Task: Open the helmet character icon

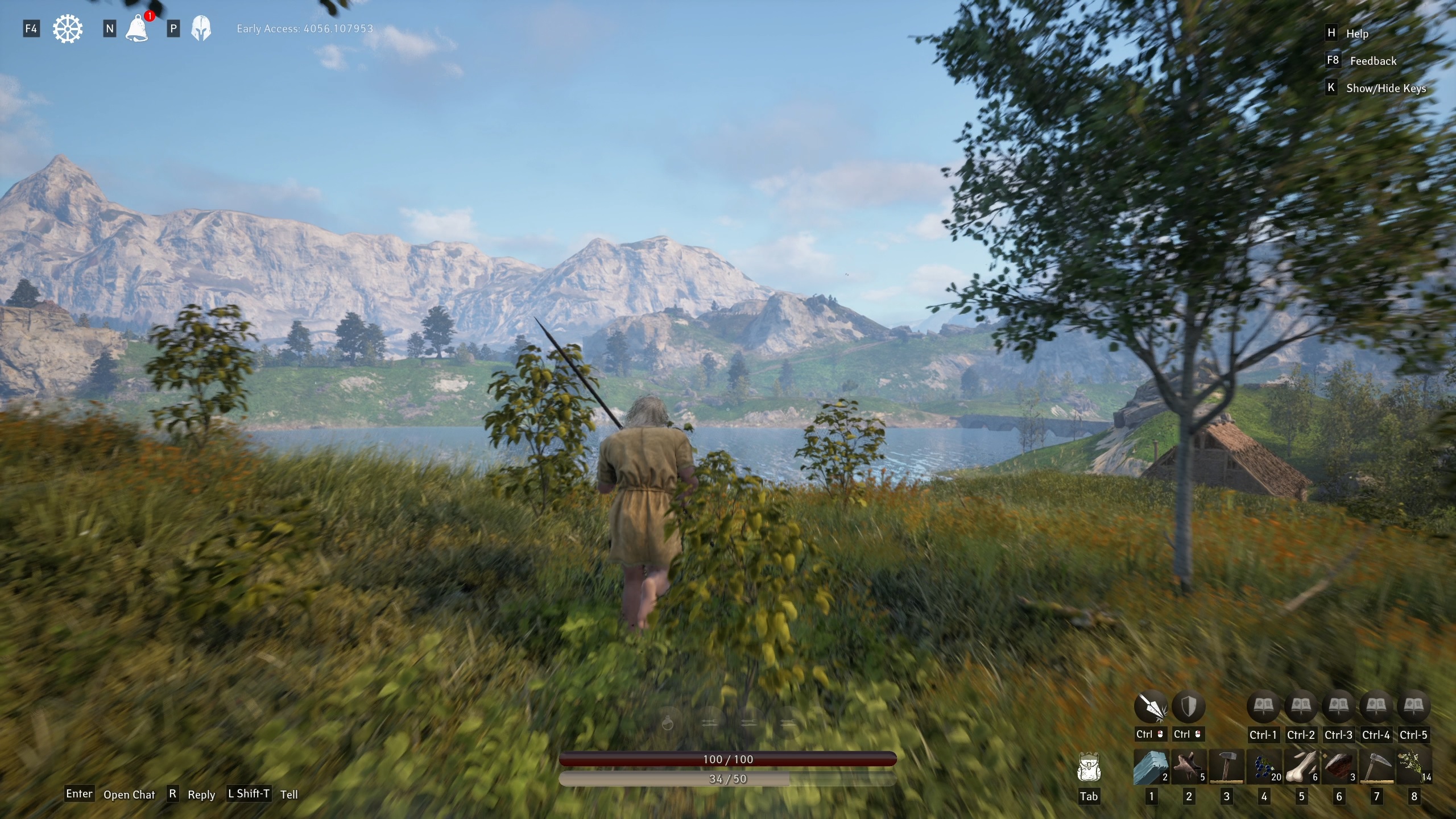Action: tap(201, 28)
